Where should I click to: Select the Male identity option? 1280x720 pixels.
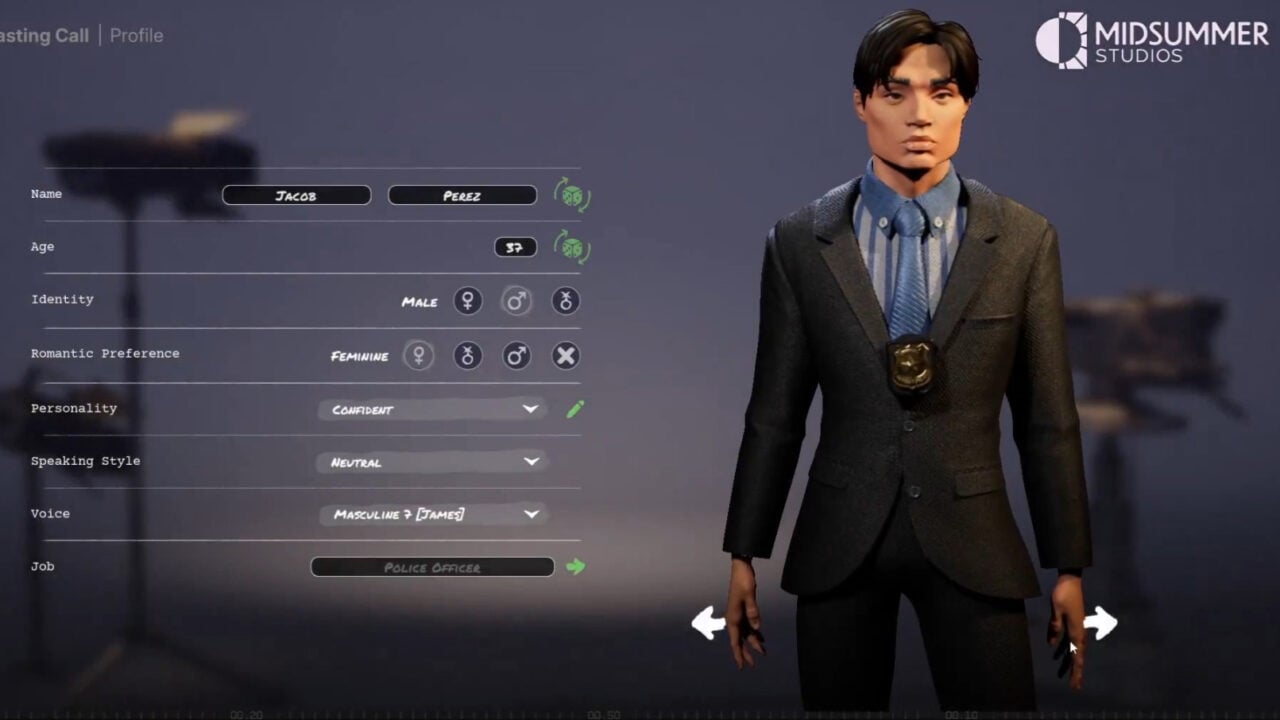[x=516, y=300]
